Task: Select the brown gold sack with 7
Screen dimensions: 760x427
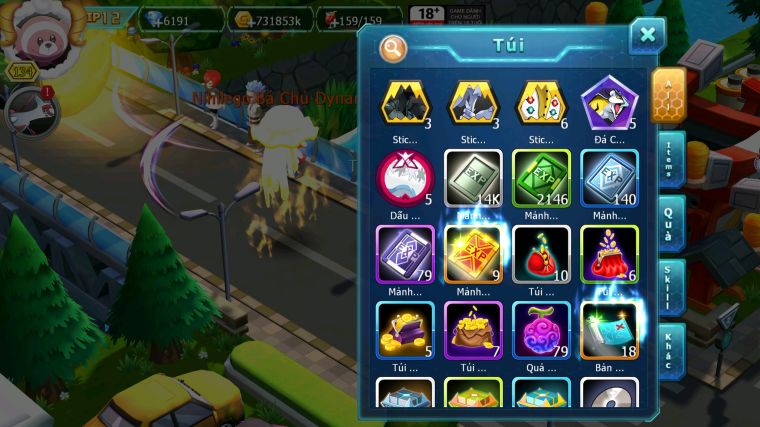Action: [473, 328]
